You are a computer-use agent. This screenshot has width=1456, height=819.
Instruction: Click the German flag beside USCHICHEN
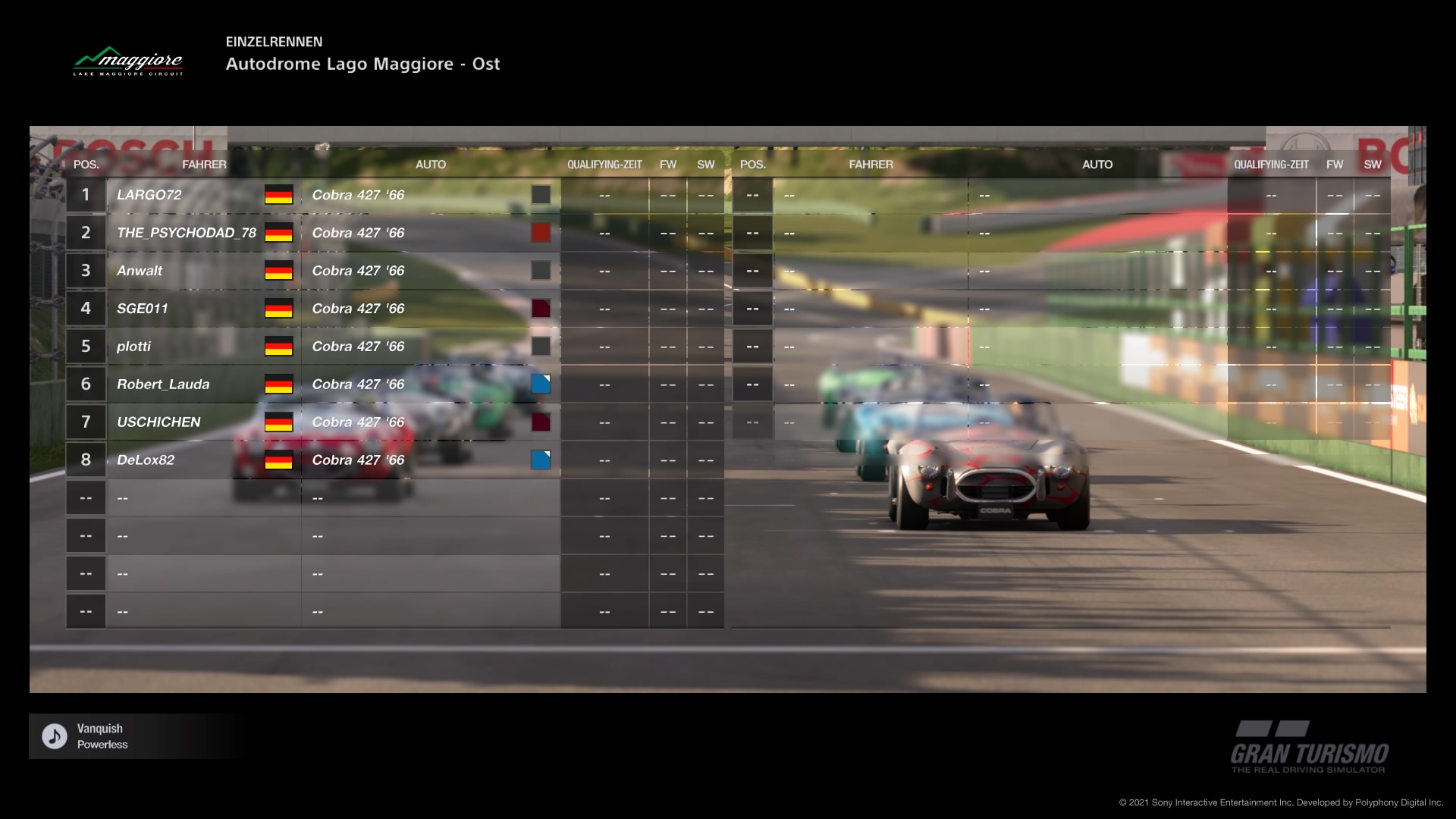pyautogui.click(x=279, y=422)
